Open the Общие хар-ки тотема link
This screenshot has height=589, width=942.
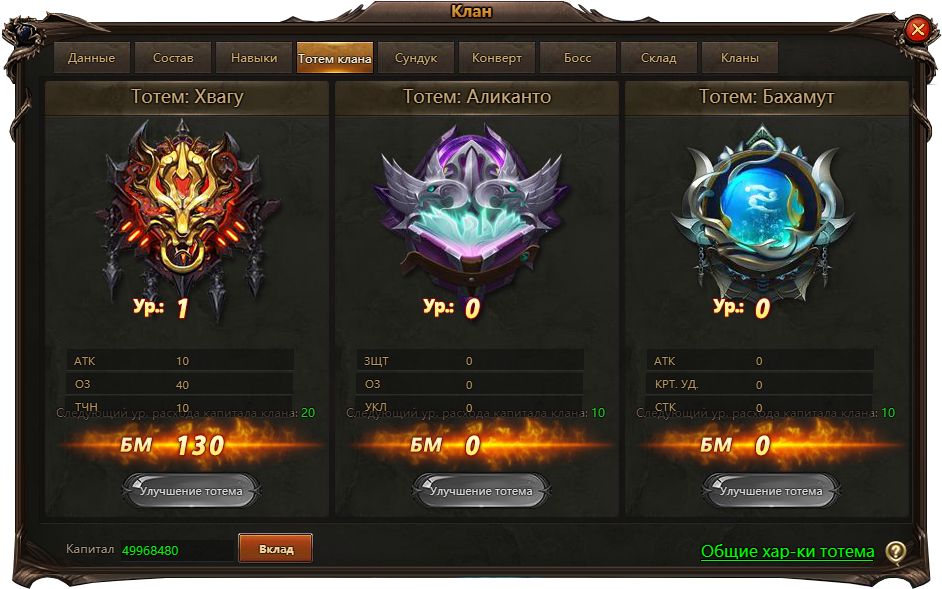[x=787, y=552]
